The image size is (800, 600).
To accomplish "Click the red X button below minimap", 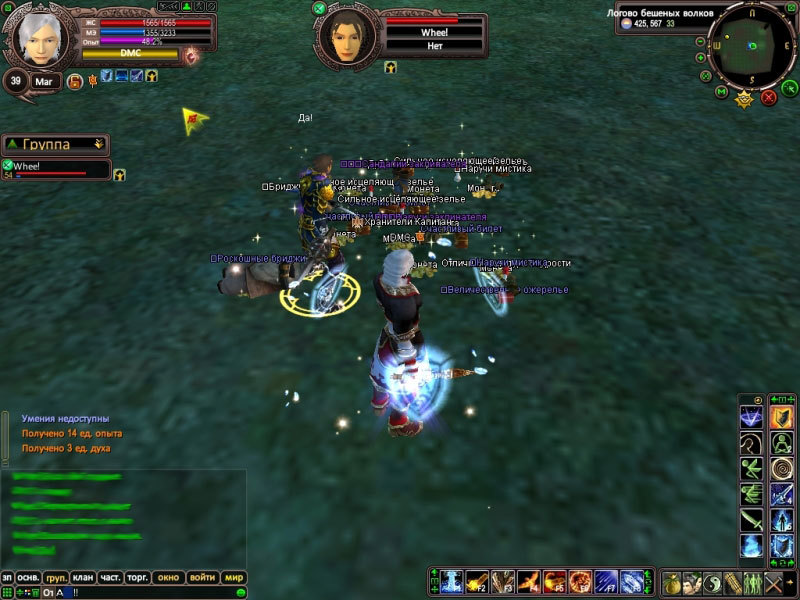I will click(x=769, y=97).
